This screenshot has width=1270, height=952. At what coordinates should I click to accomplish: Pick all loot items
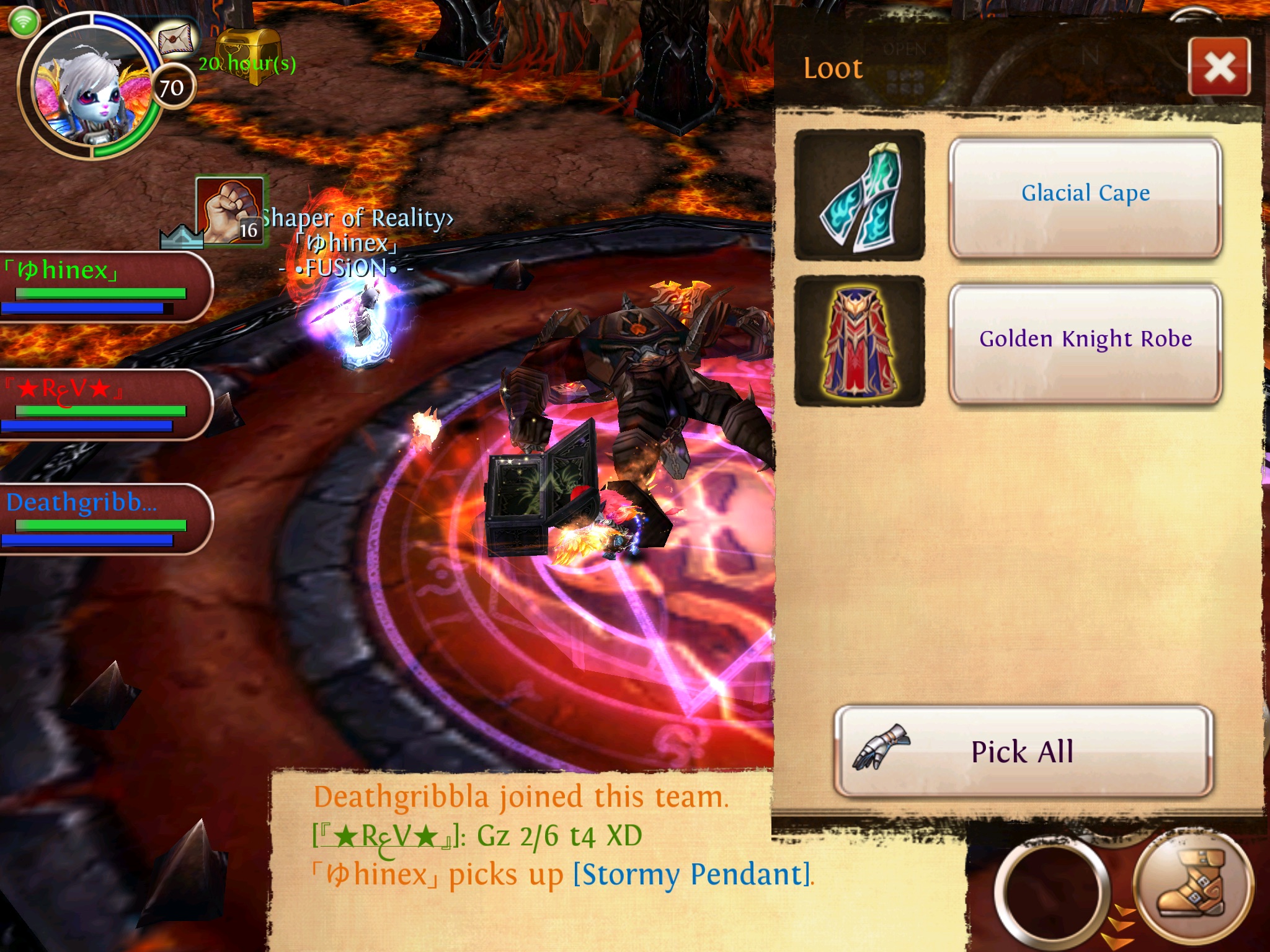tap(1023, 751)
